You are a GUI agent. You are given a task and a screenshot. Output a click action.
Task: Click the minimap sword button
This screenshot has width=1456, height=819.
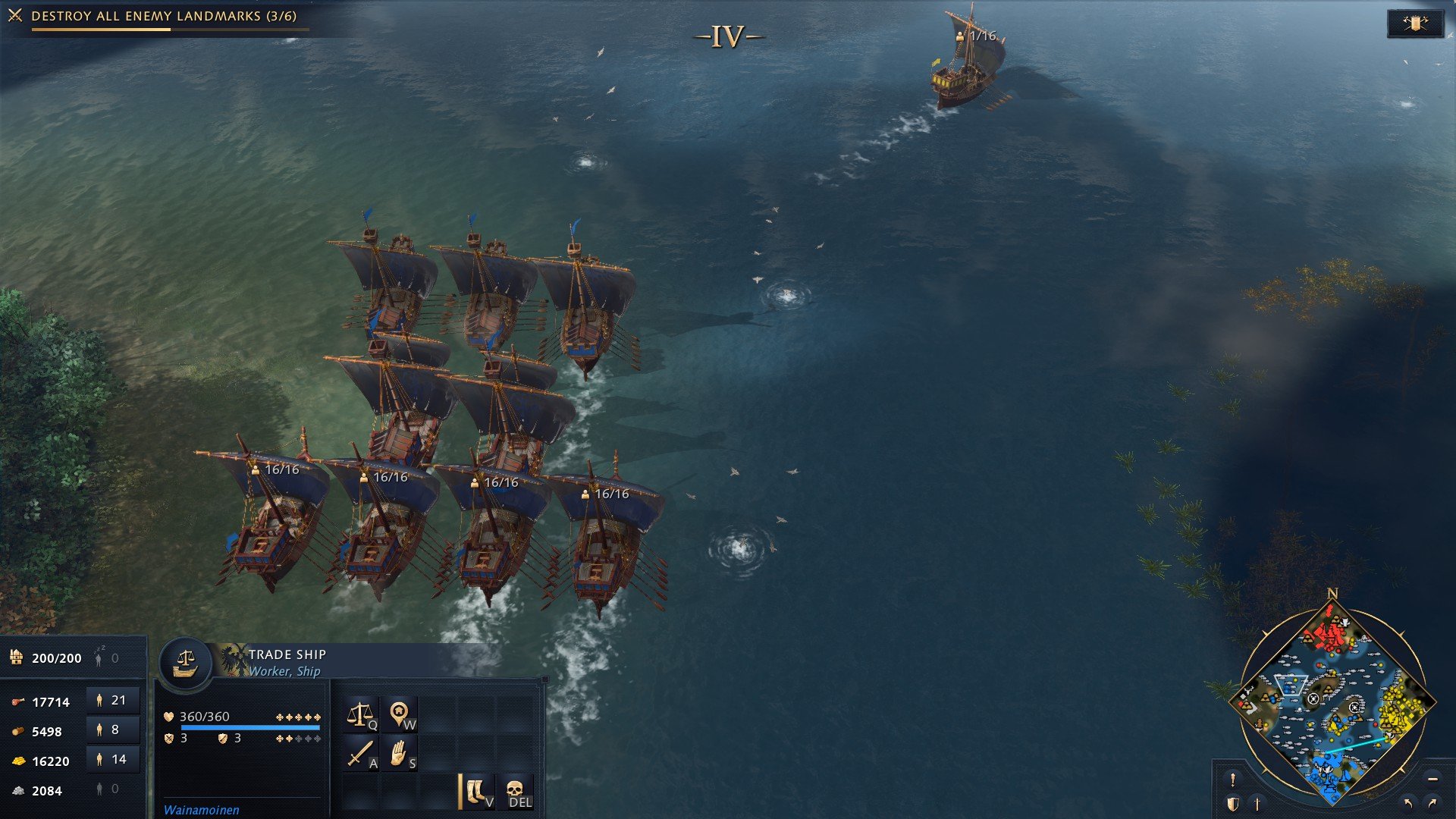pyautogui.click(x=1257, y=804)
